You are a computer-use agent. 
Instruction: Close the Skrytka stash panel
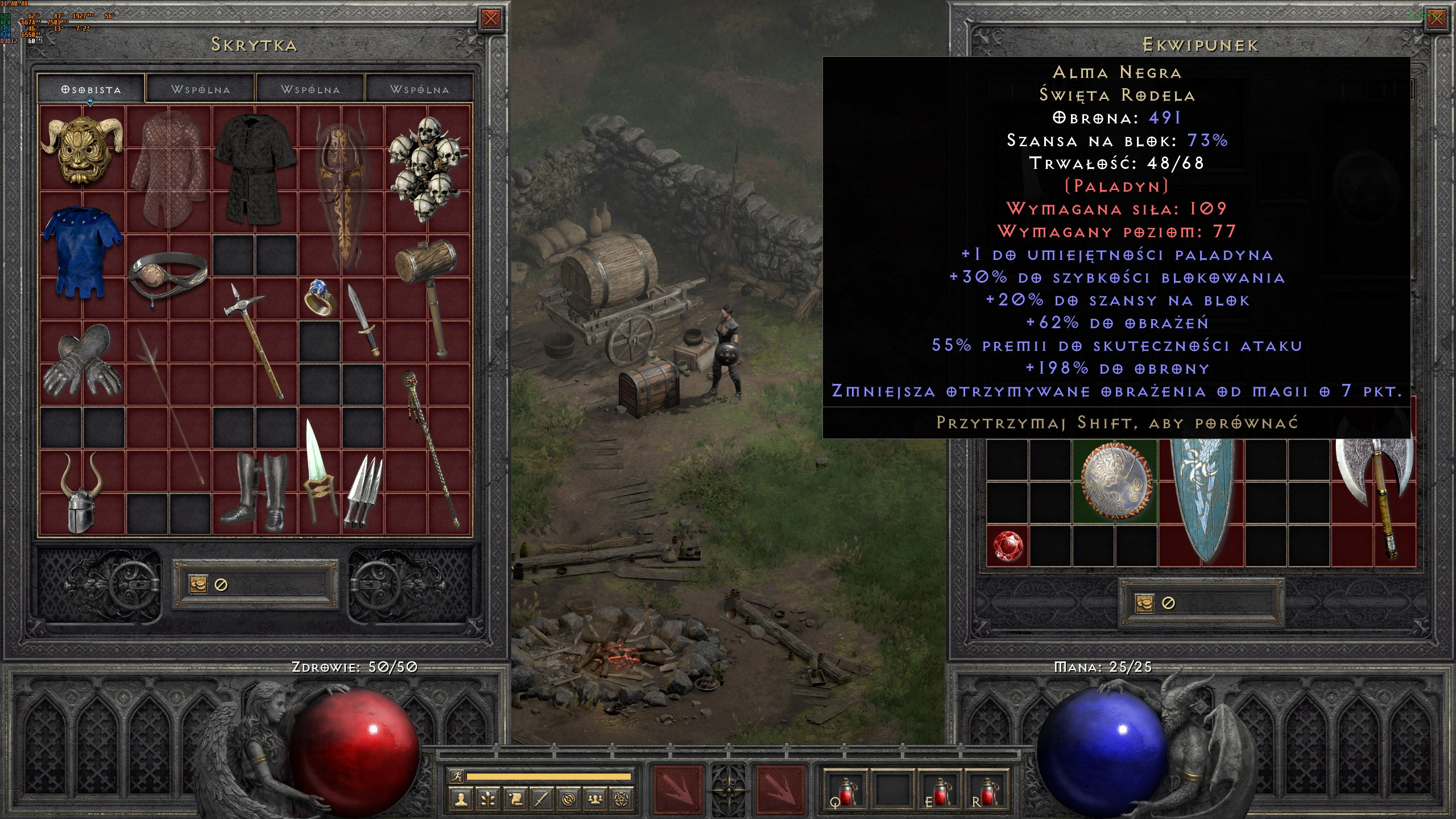(490, 19)
